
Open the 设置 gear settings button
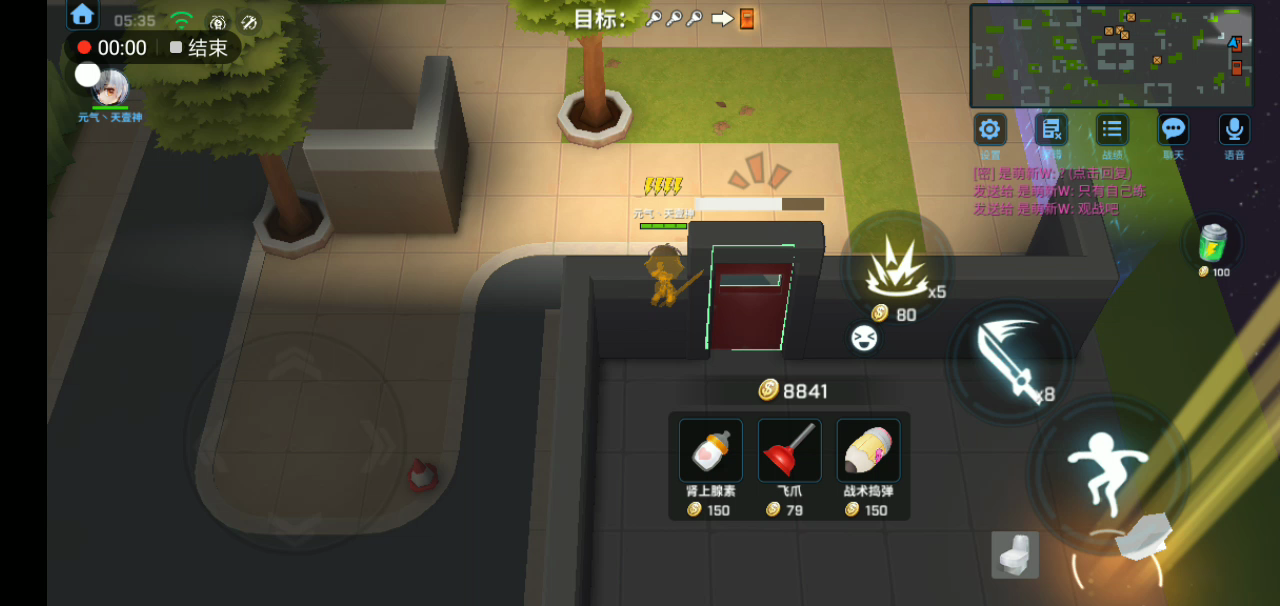pos(990,130)
